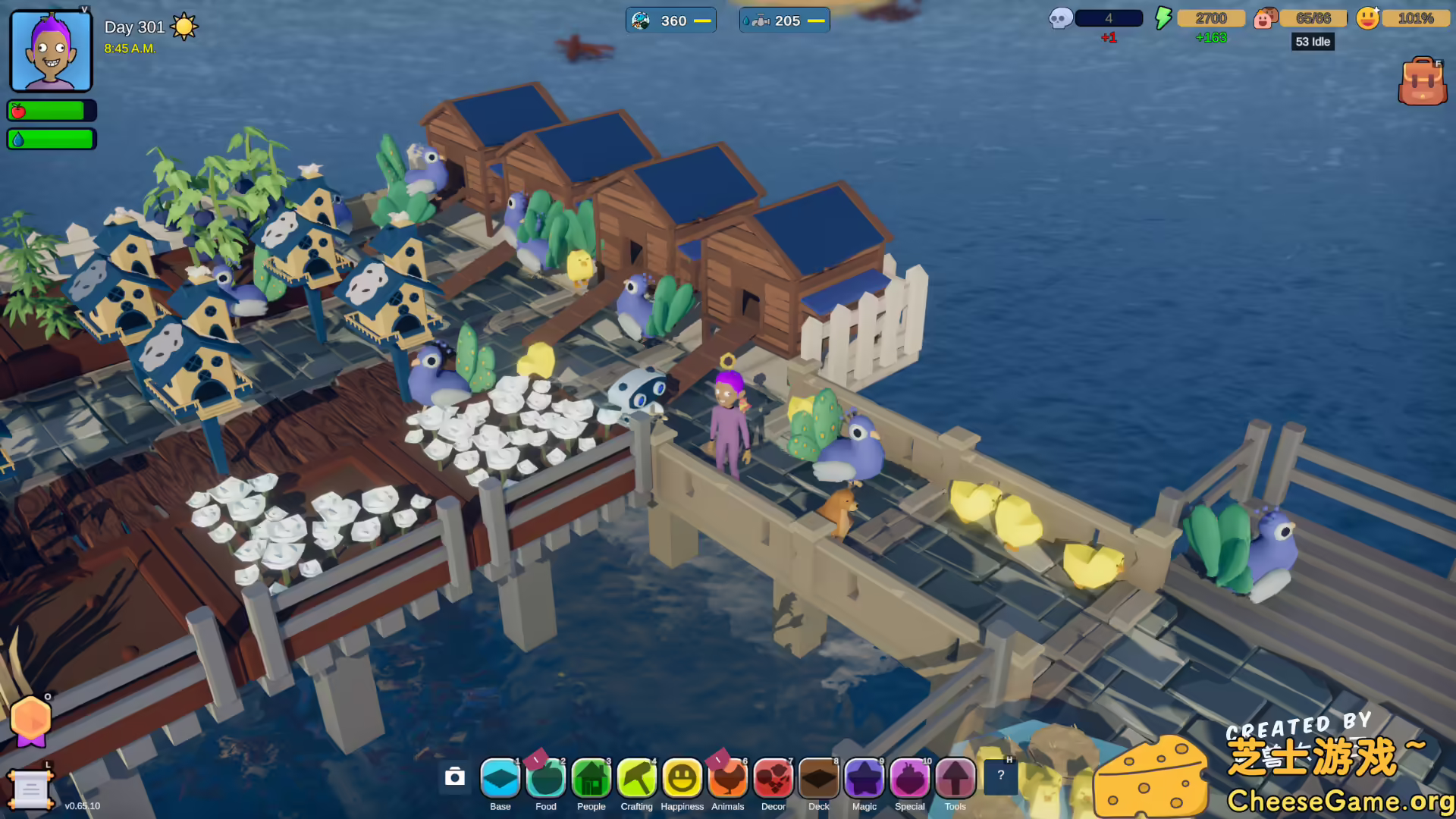Click the character portrait
The height and width of the screenshot is (819, 1456).
(49, 49)
